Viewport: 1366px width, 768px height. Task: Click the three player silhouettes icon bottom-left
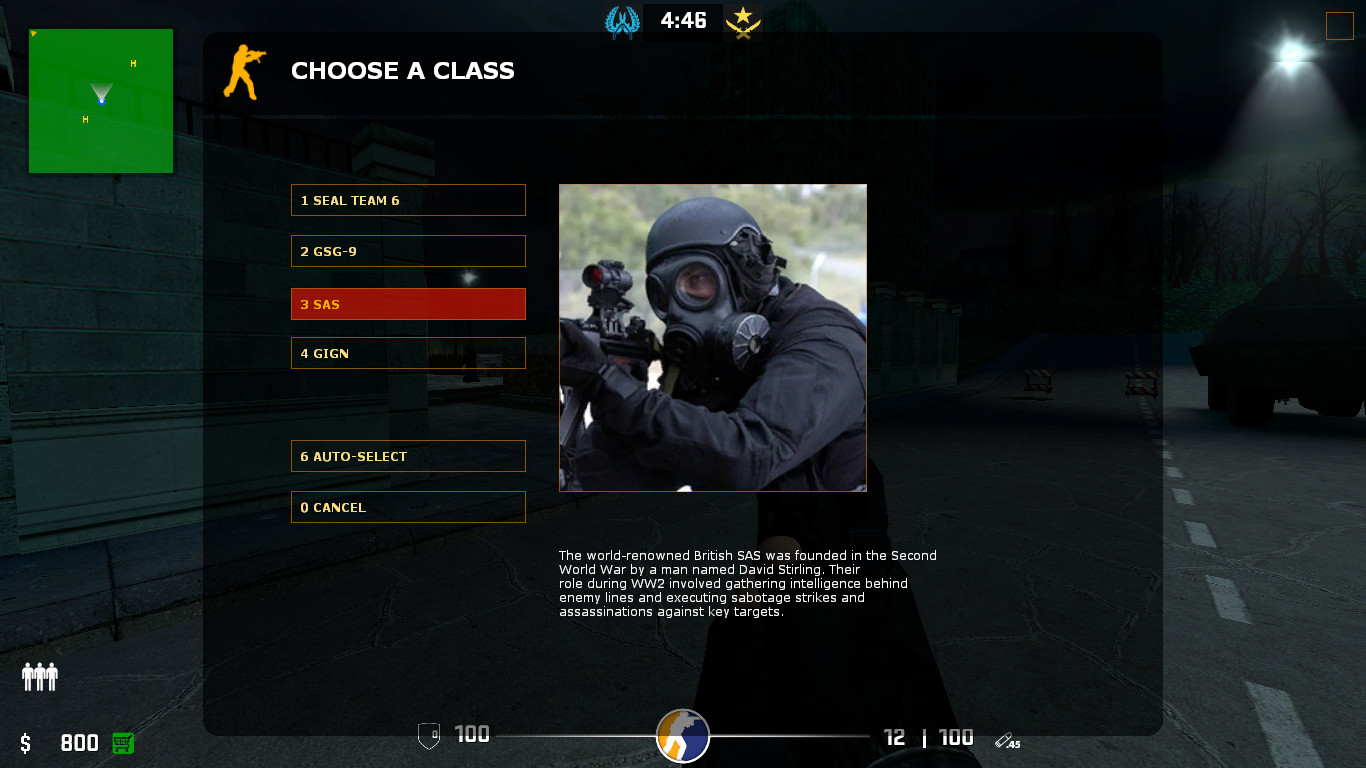click(39, 677)
